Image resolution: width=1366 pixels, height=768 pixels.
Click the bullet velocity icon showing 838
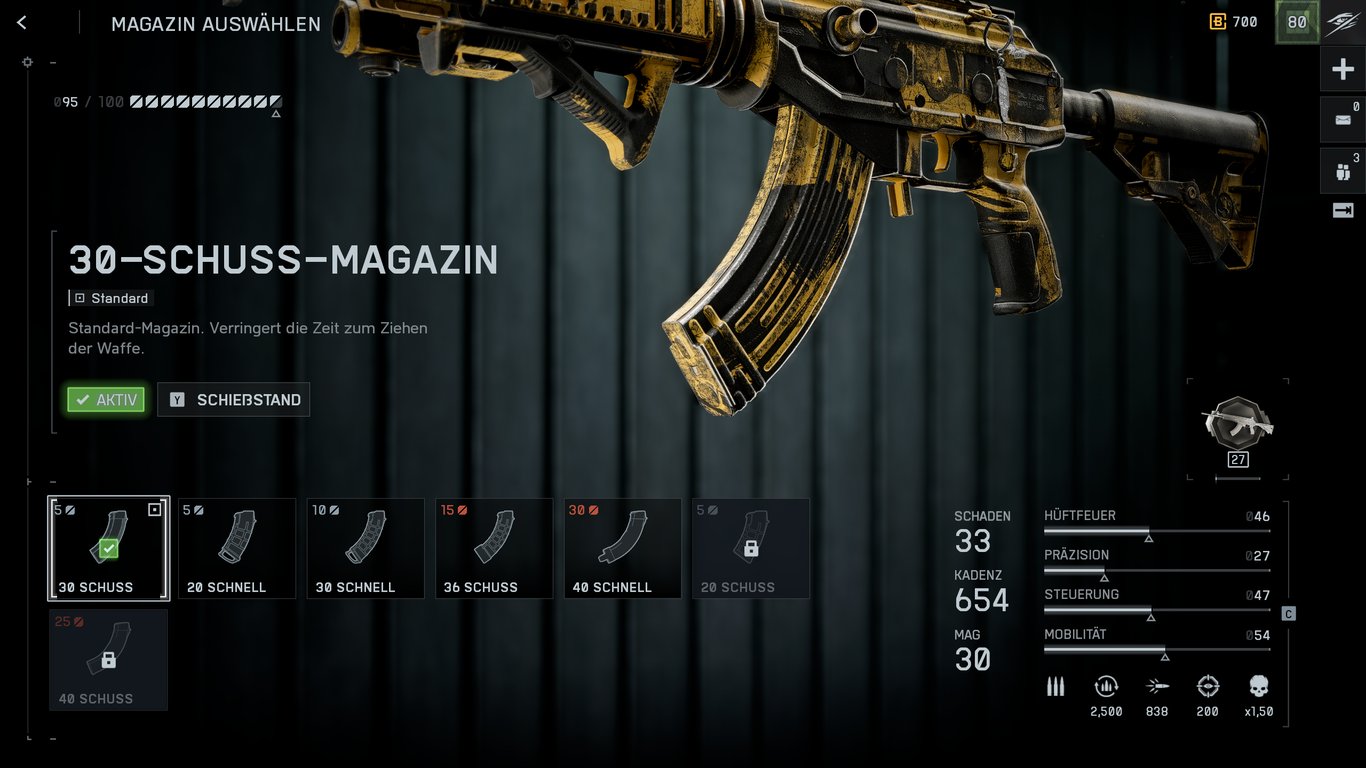pos(1157,686)
